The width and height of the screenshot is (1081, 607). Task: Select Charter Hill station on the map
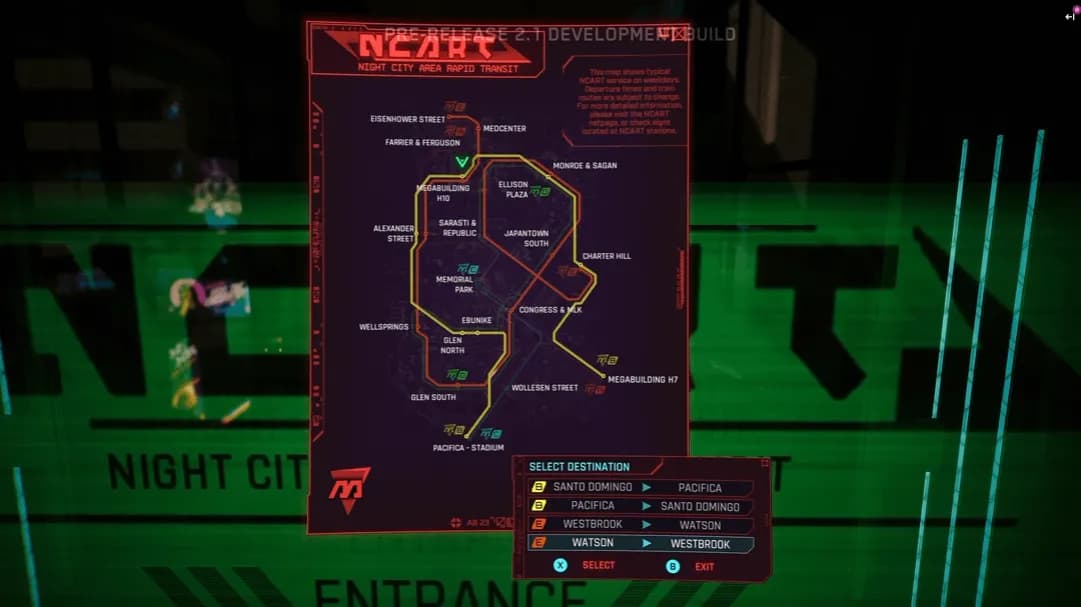[x=606, y=256]
